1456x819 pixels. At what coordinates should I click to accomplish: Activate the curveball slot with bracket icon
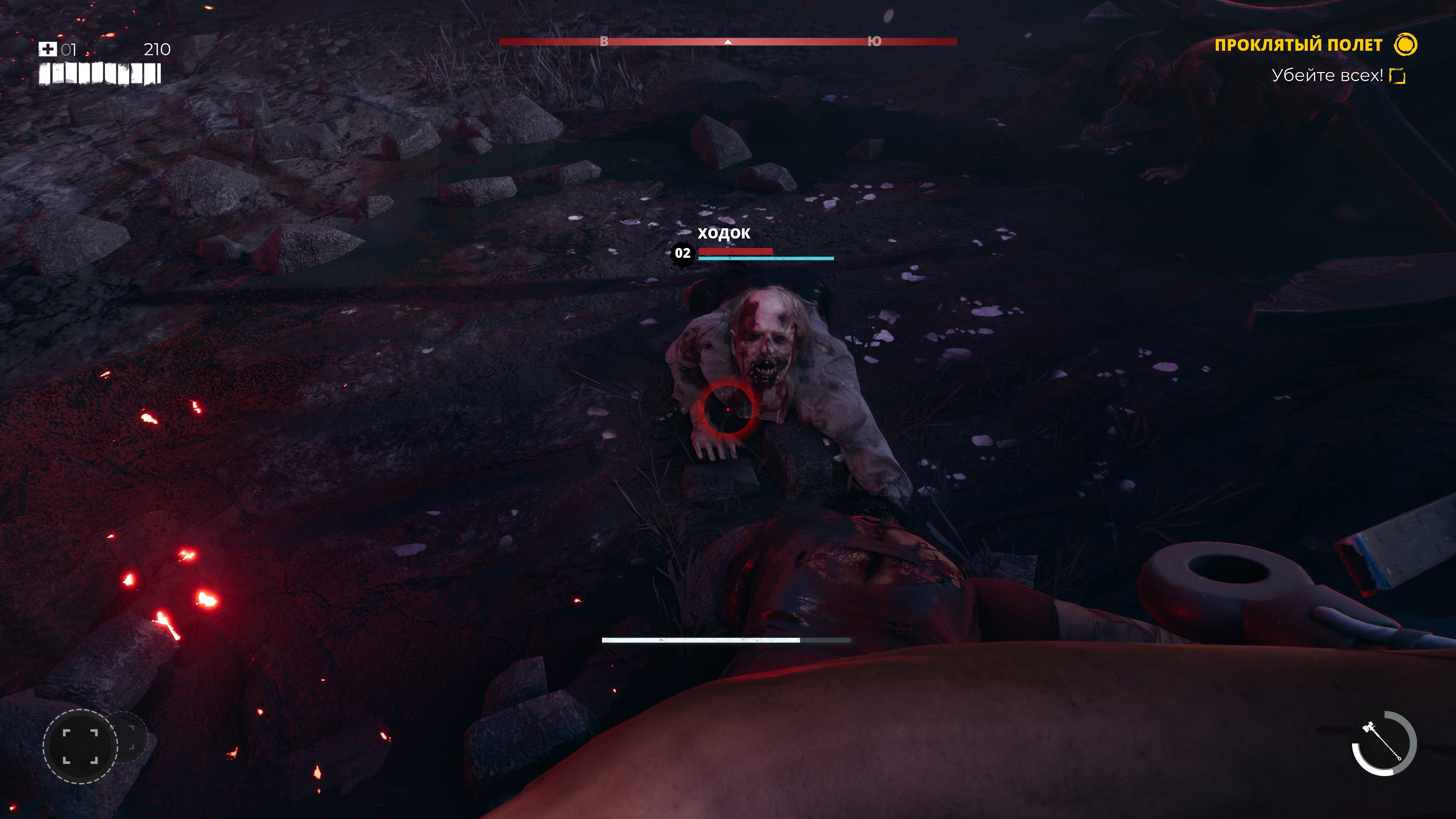(80, 746)
